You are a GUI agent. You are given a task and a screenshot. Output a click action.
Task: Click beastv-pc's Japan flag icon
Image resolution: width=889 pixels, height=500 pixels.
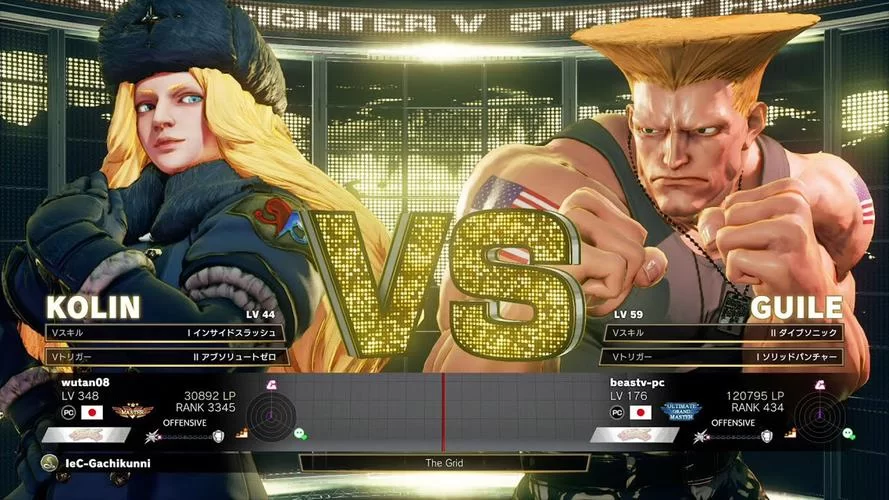coord(640,411)
